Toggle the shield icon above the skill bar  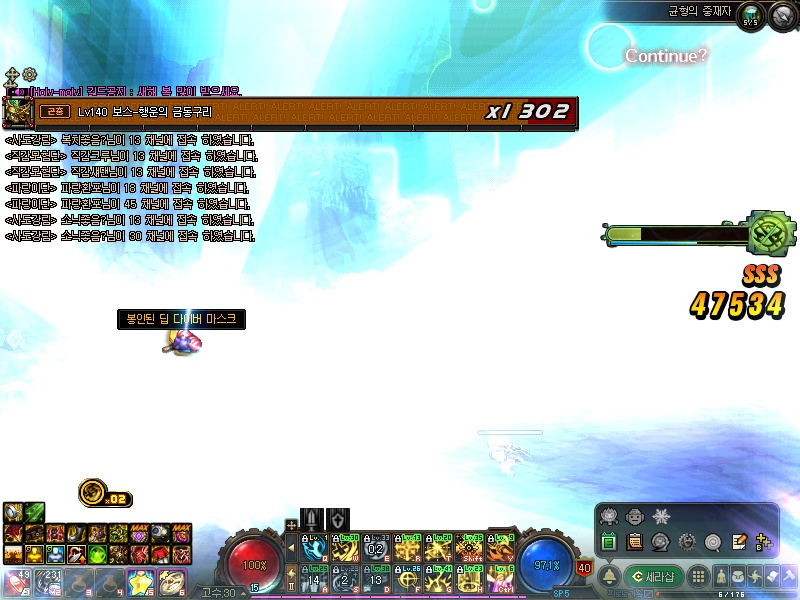tap(338, 519)
